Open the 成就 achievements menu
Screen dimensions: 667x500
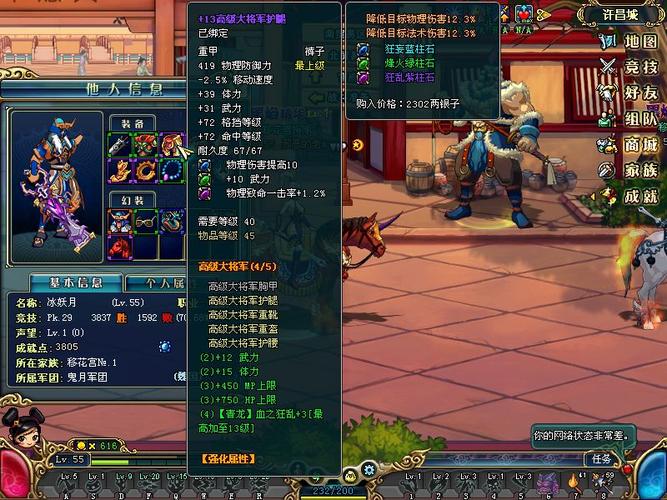630,197
